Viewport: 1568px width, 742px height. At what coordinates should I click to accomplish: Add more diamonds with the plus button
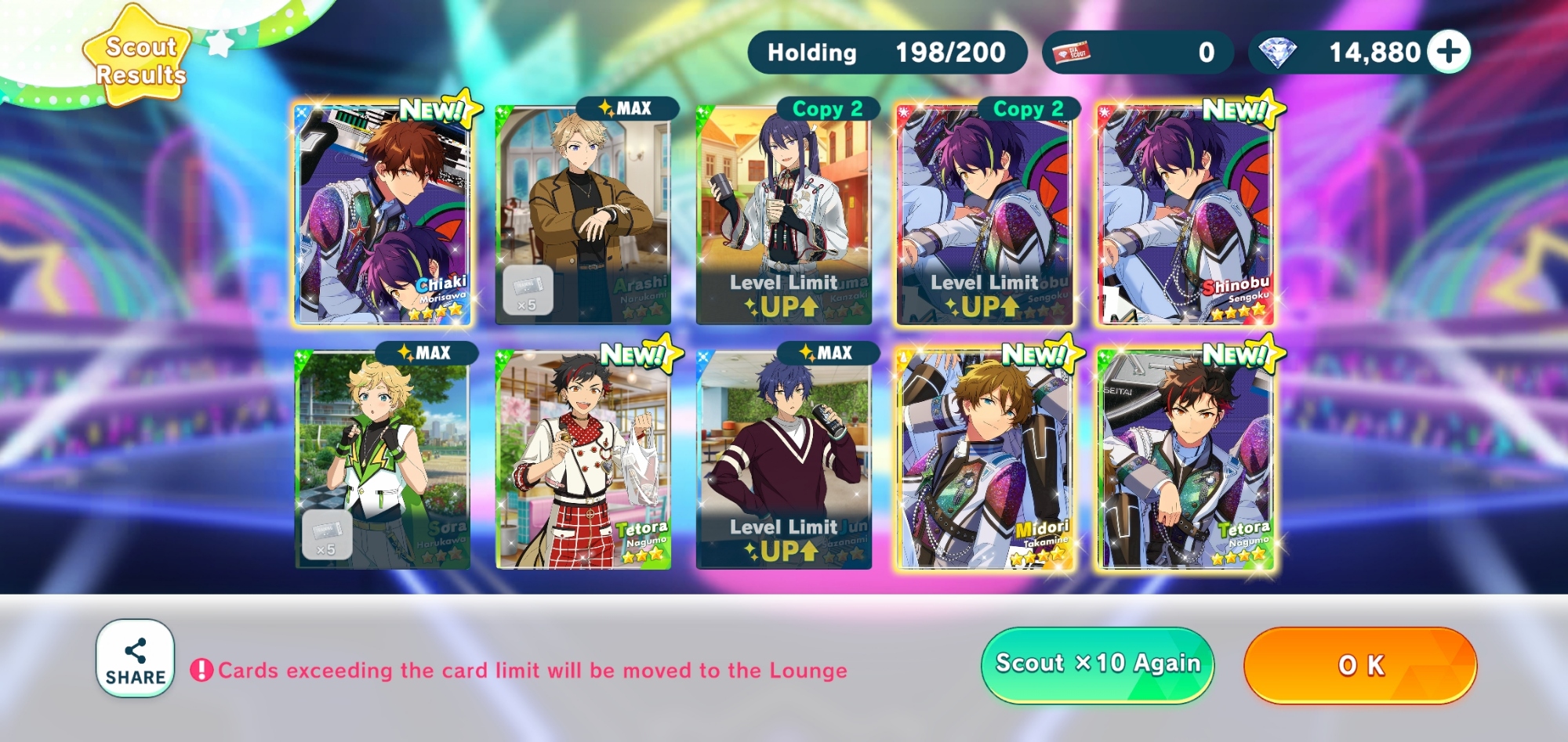pos(1448,52)
